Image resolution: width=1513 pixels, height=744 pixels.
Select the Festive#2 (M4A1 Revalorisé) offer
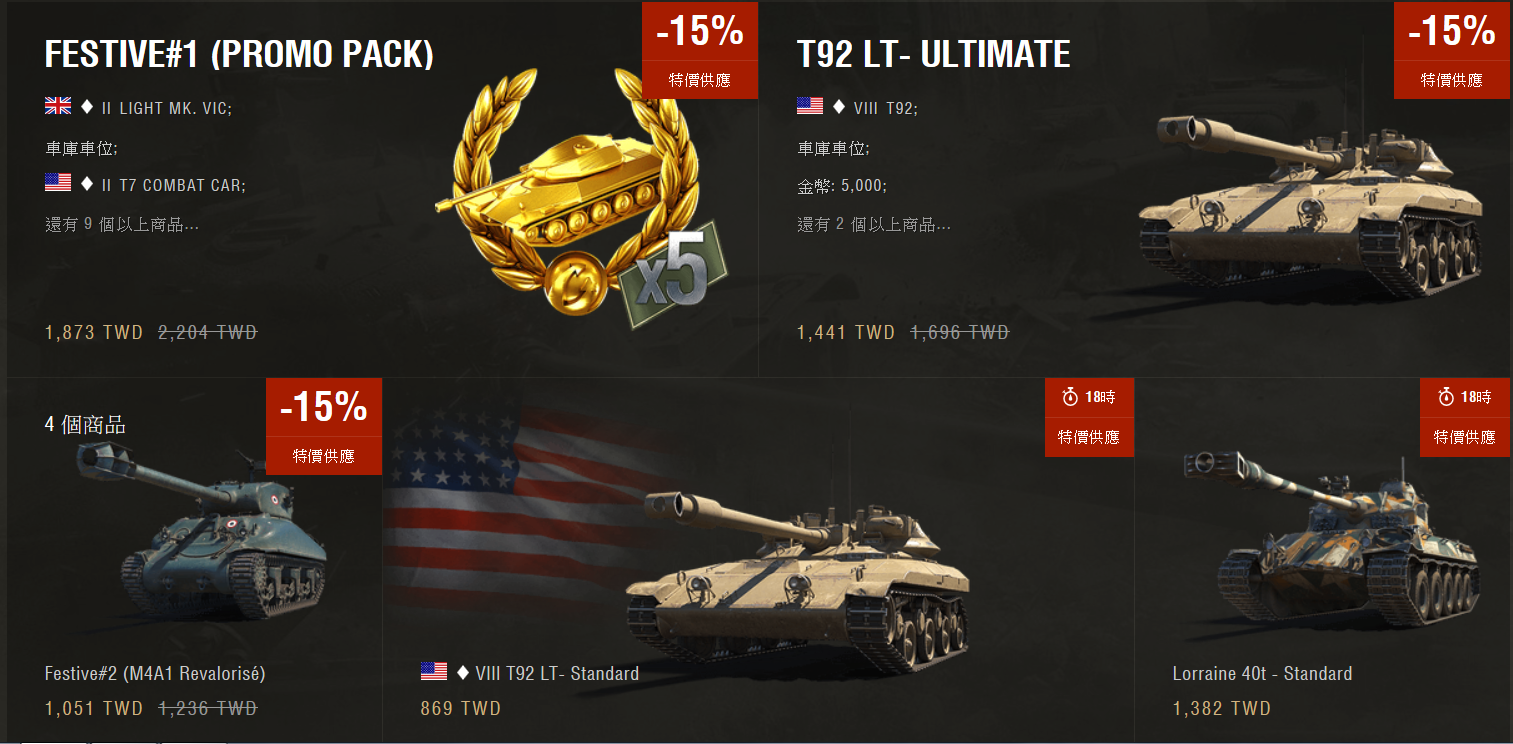(x=155, y=673)
